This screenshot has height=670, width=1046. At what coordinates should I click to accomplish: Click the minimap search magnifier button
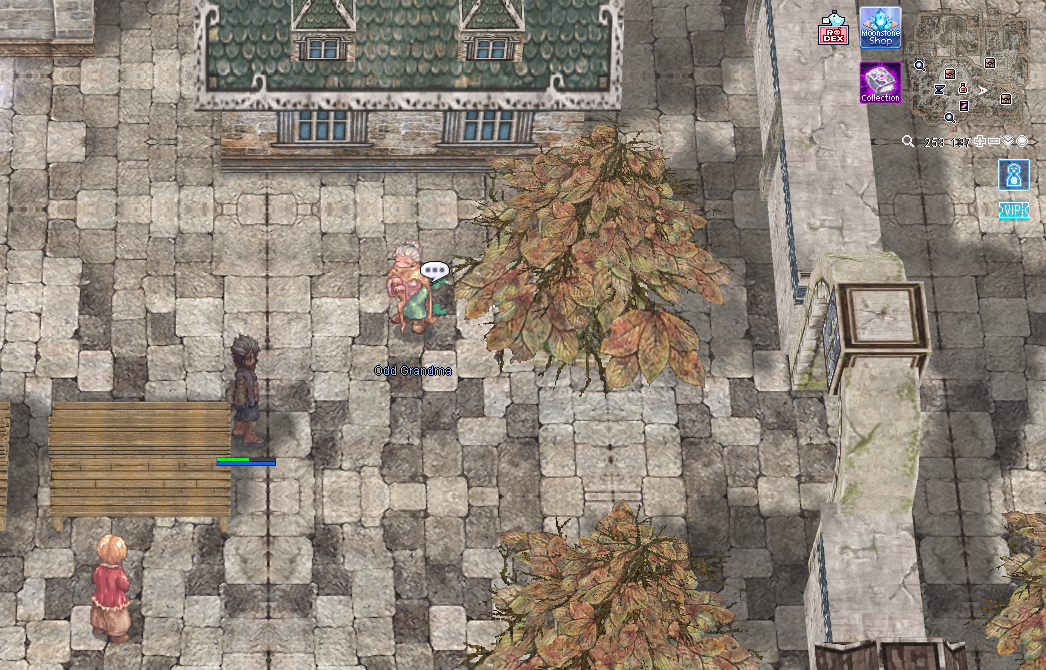(x=908, y=142)
